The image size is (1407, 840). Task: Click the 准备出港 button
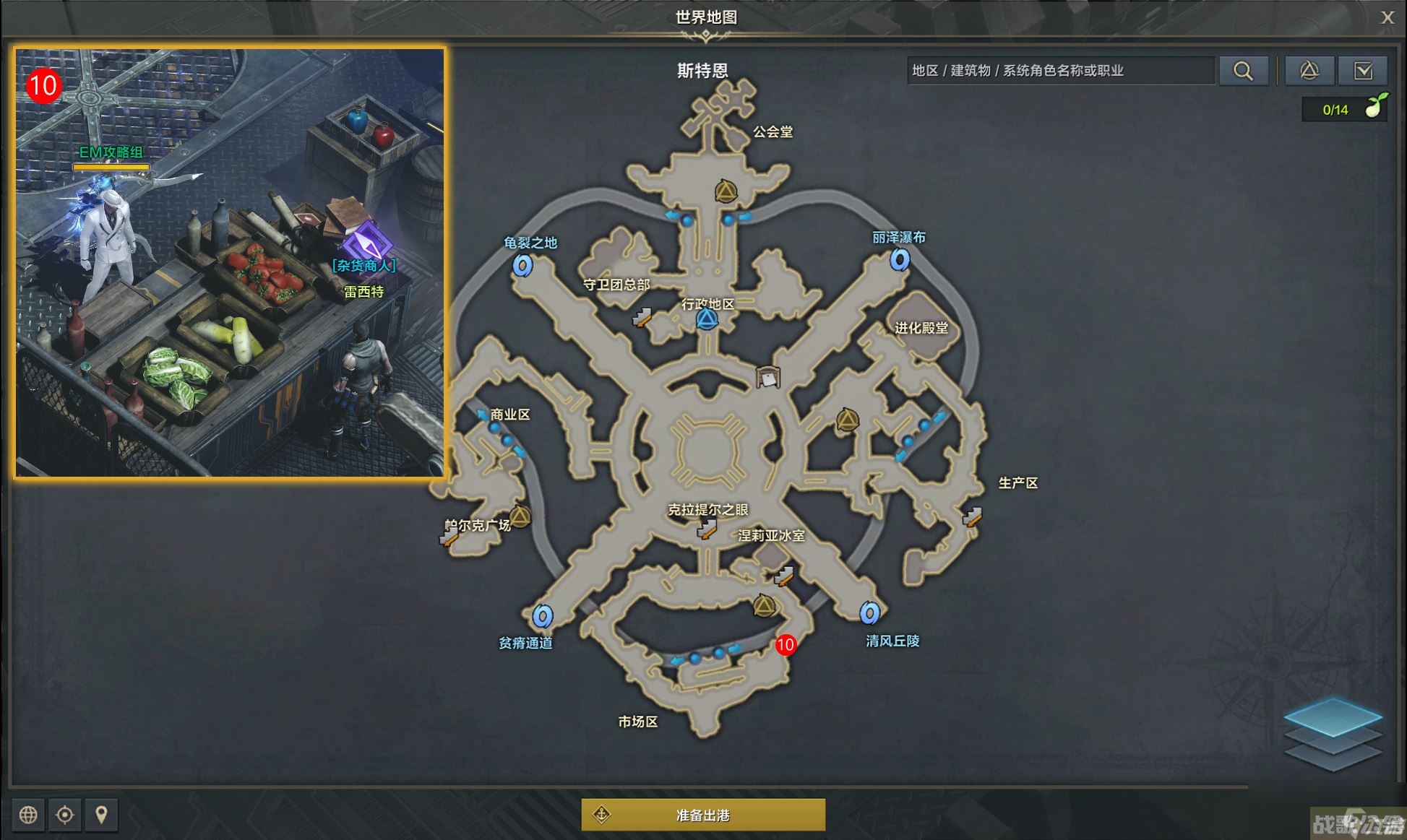point(703,815)
